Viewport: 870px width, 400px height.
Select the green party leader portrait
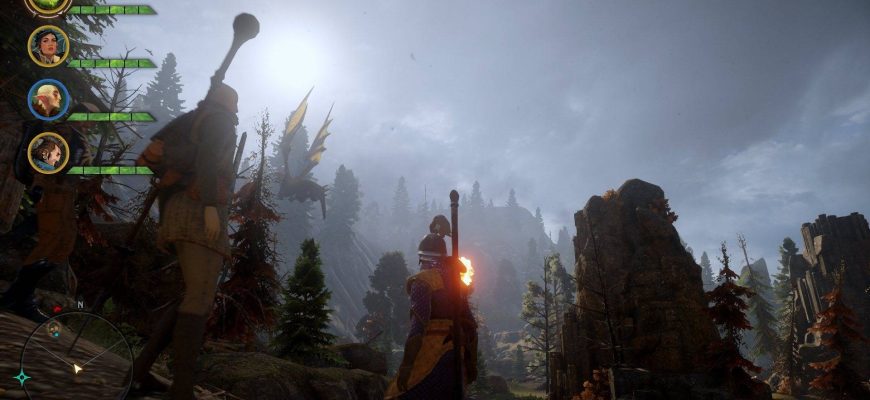coord(48,5)
